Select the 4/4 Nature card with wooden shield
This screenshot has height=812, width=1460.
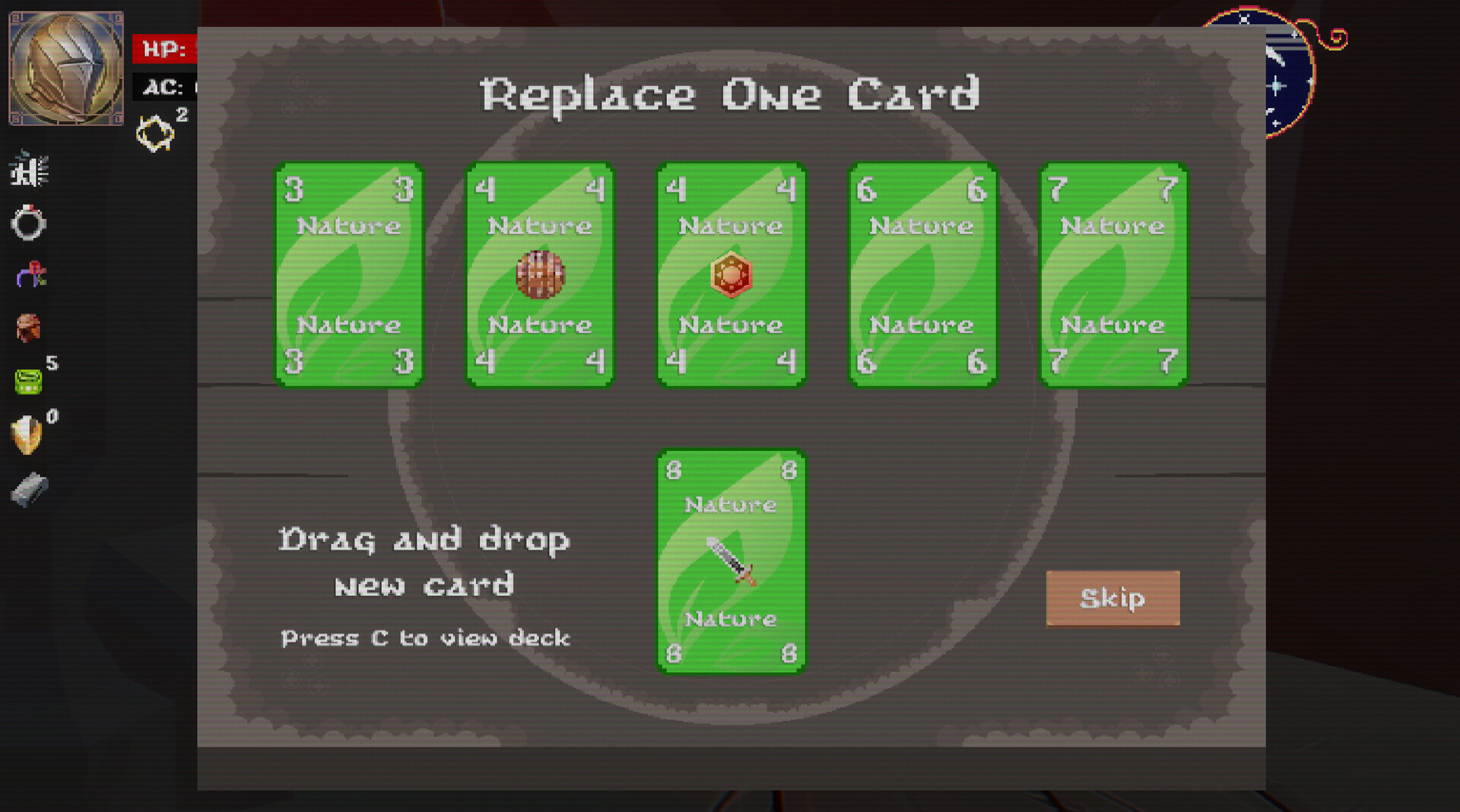tap(540, 275)
